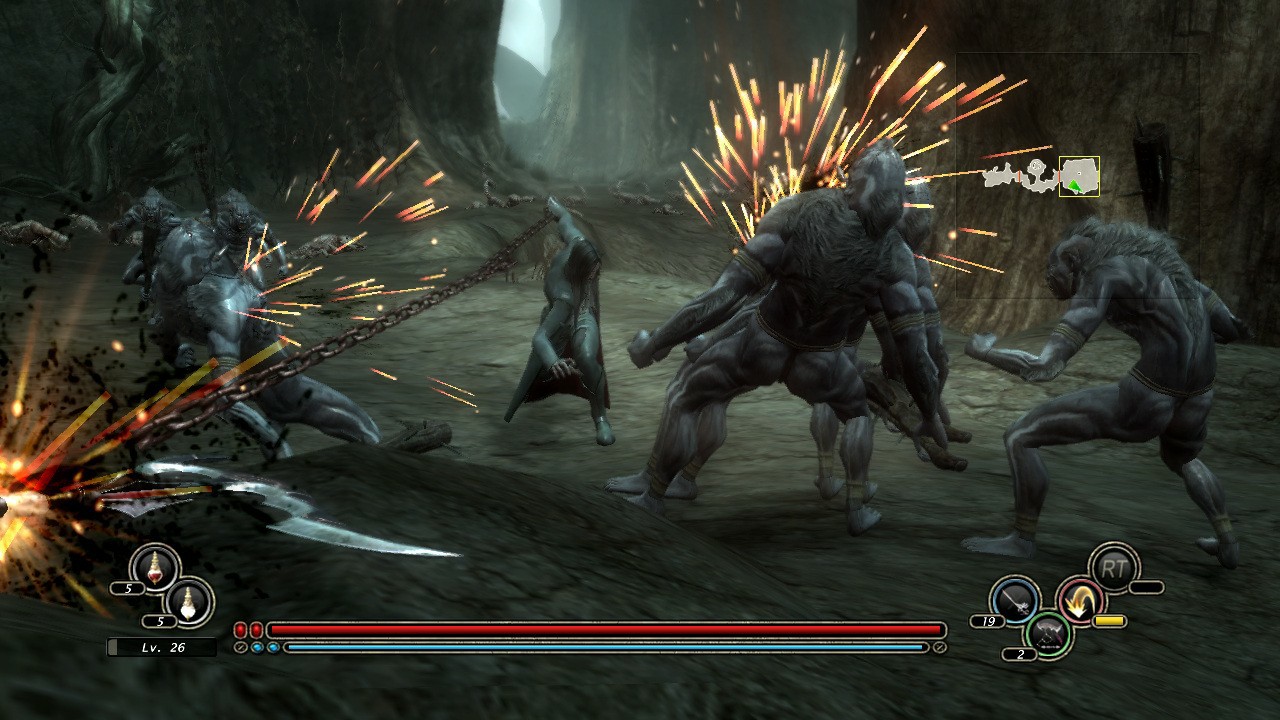Use the white potion slot
The height and width of the screenshot is (720, 1280).
(188, 602)
